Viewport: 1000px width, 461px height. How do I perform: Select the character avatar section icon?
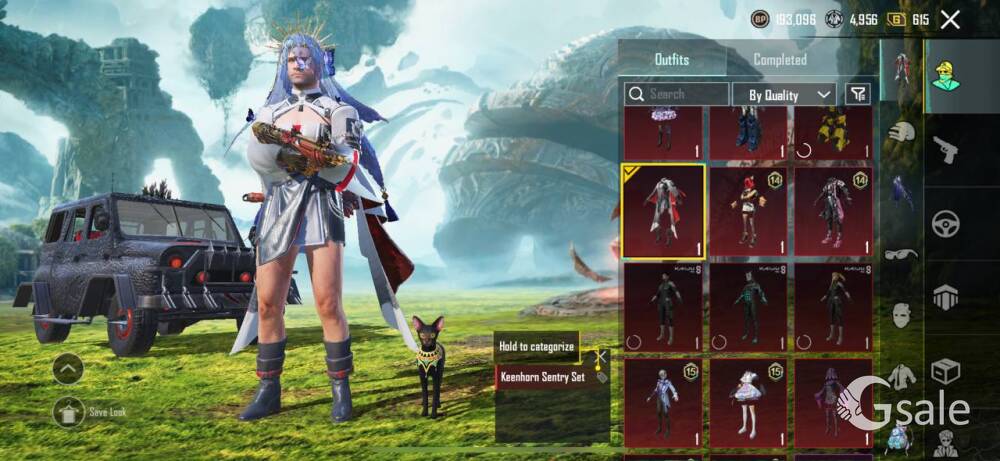[945, 76]
